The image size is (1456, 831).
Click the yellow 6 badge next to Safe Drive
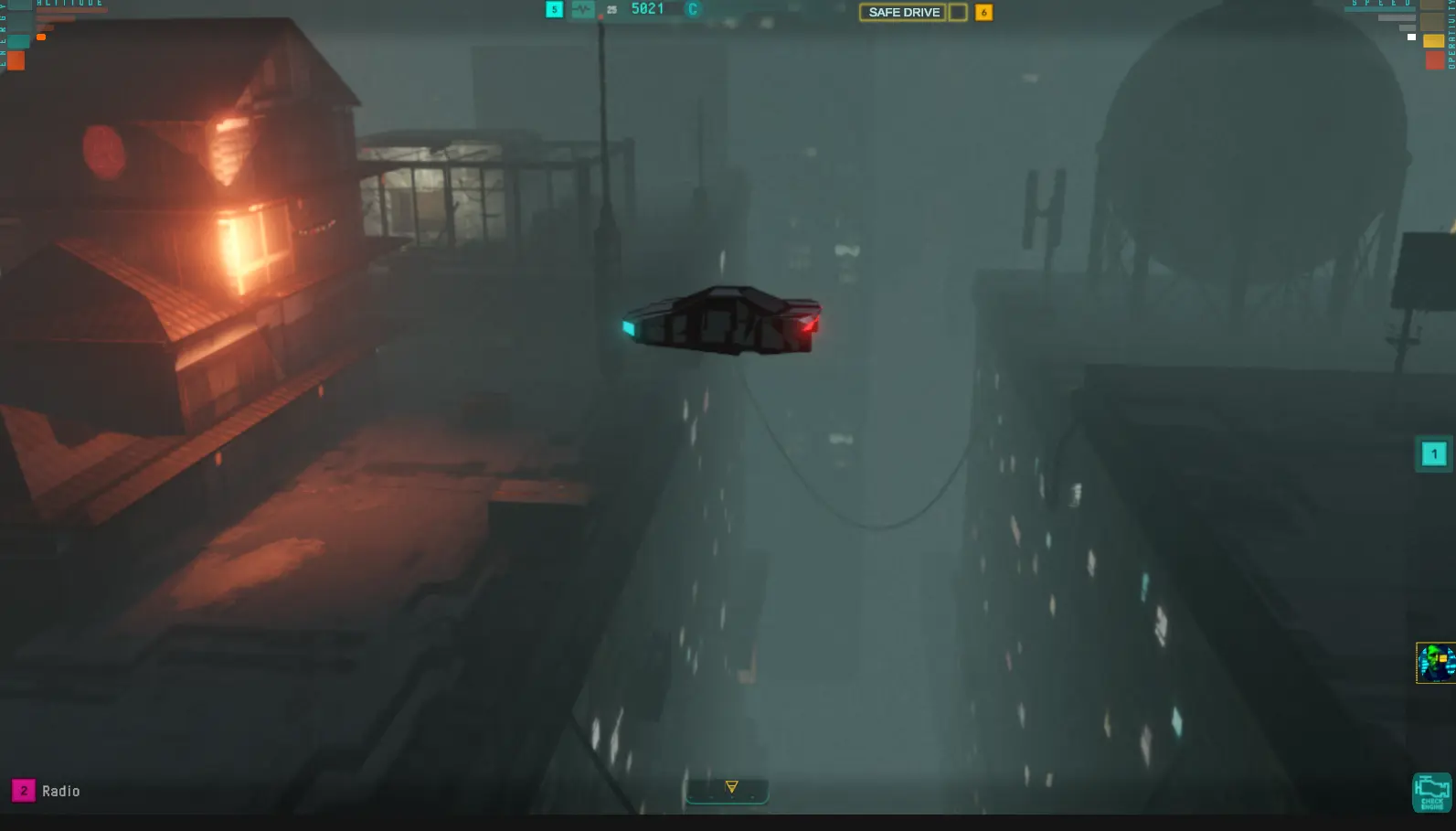click(983, 13)
